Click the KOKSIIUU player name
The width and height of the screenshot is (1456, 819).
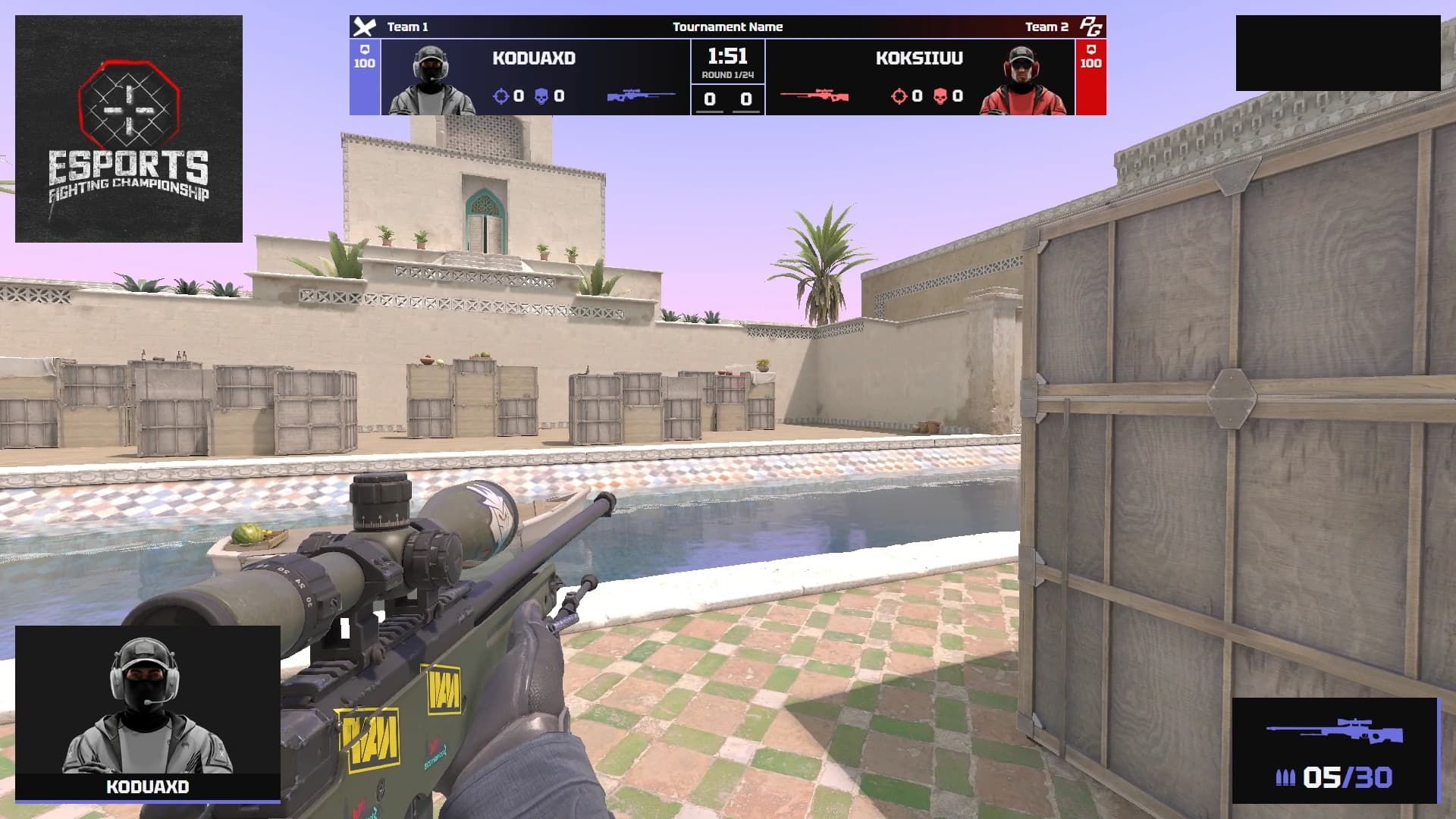click(x=919, y=58)
